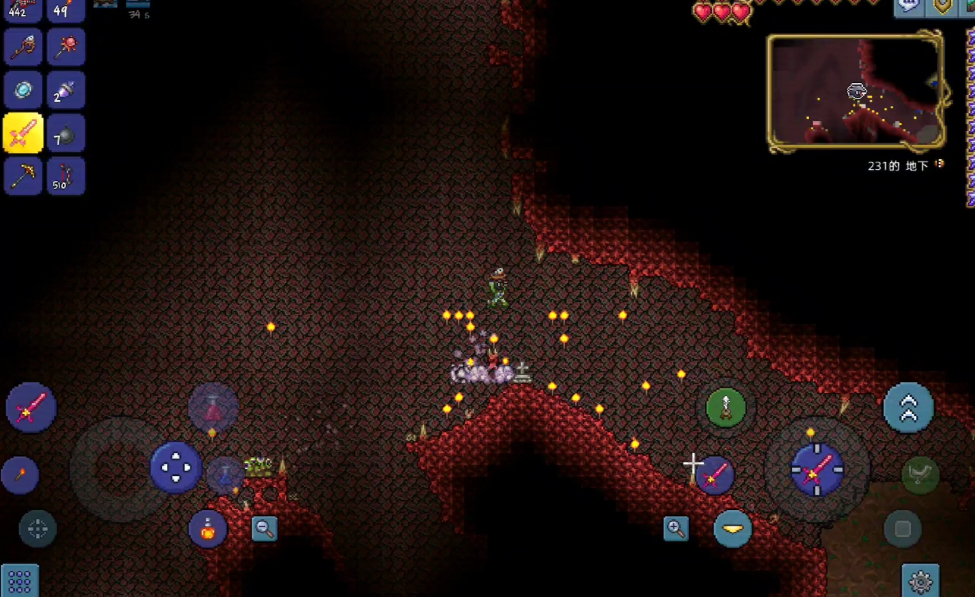The width and height of the screenshot is (975, 597).
Task: Toggle the crosshair auto-target button
Action: [x=38, y=528]
